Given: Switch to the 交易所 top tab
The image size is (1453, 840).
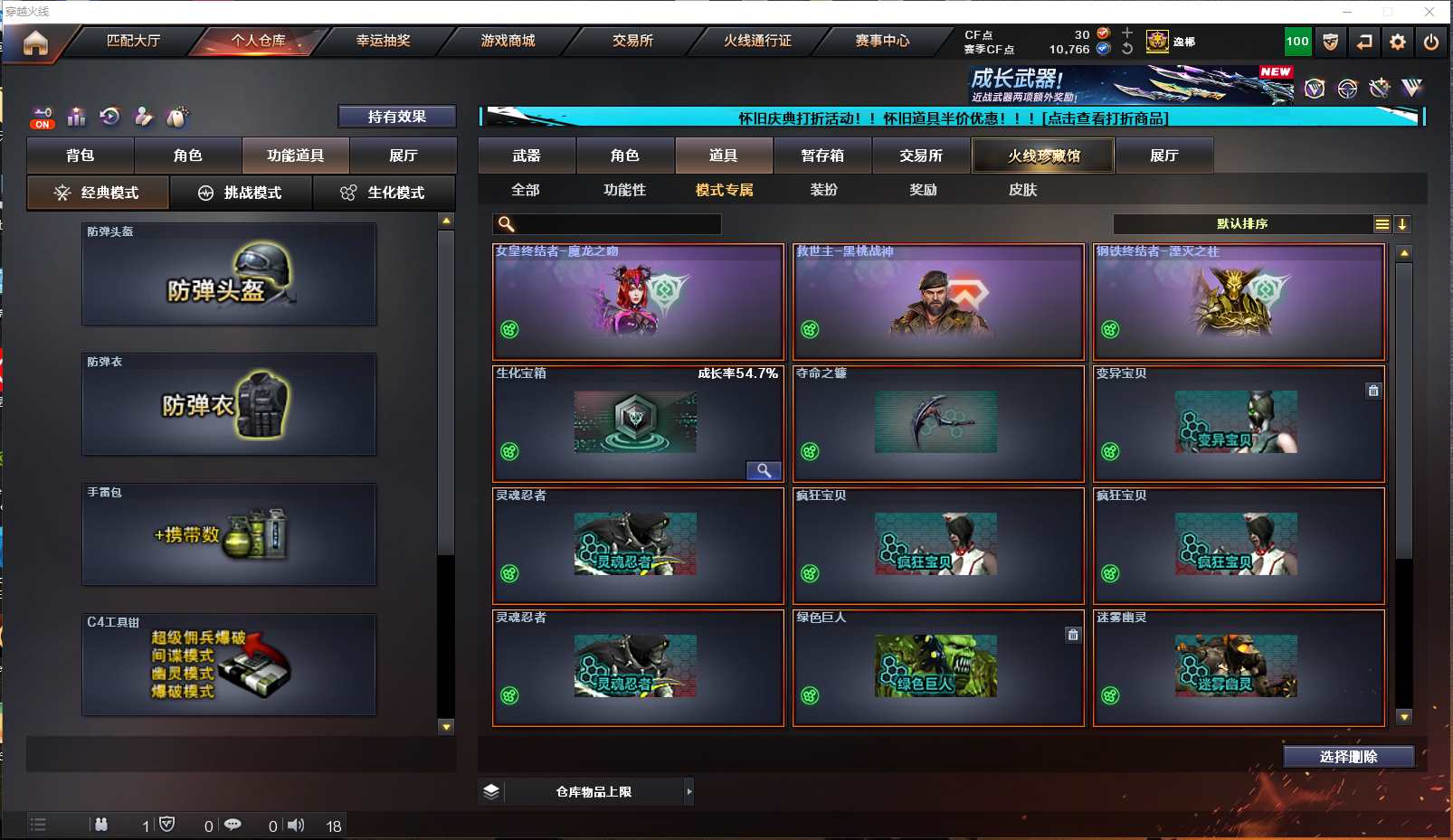Looking at the screenshot, I should (x=632, y=41).
